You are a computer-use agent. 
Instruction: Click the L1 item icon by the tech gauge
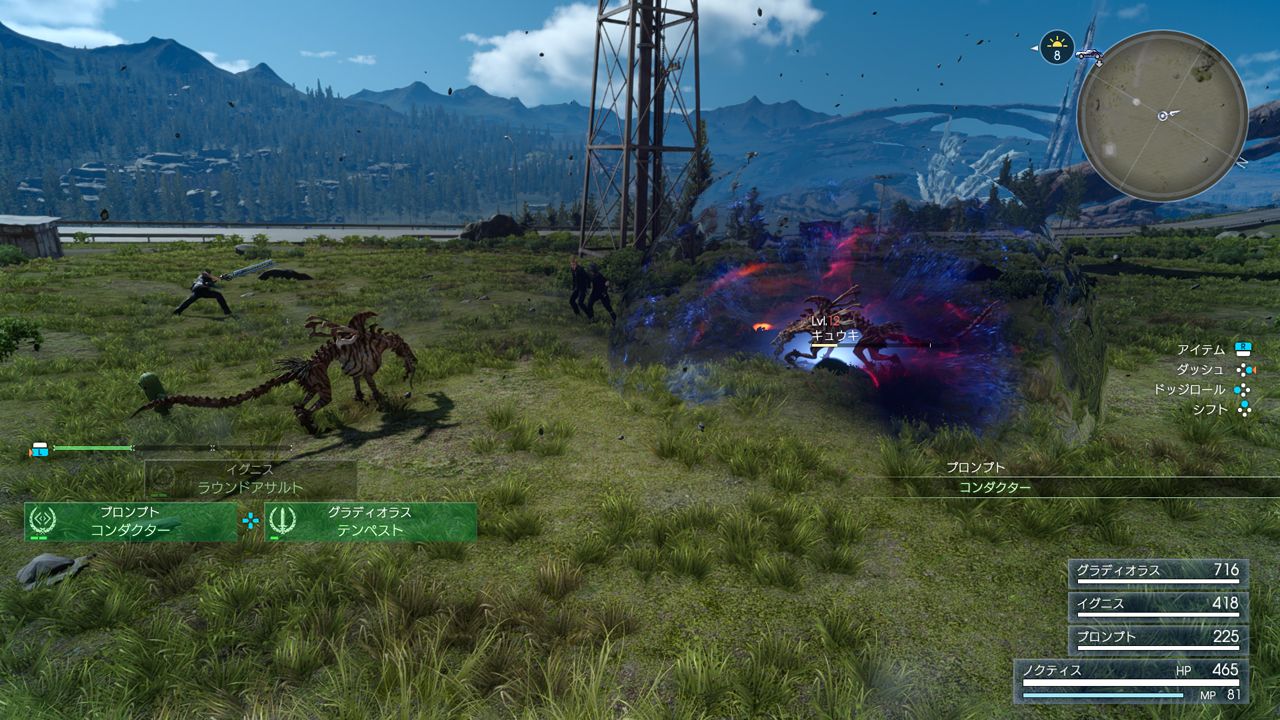(x=40, y=450)
